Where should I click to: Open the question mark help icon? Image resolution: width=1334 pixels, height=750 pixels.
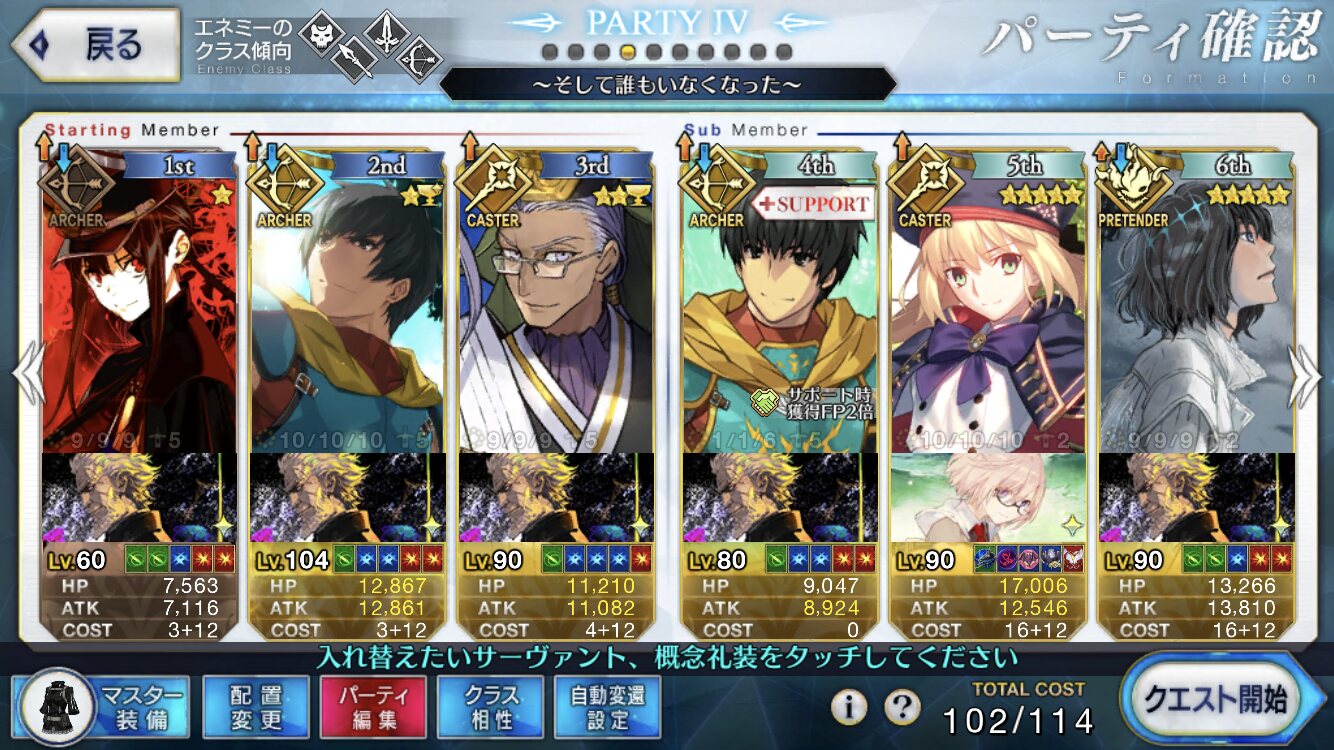(902, 707)
